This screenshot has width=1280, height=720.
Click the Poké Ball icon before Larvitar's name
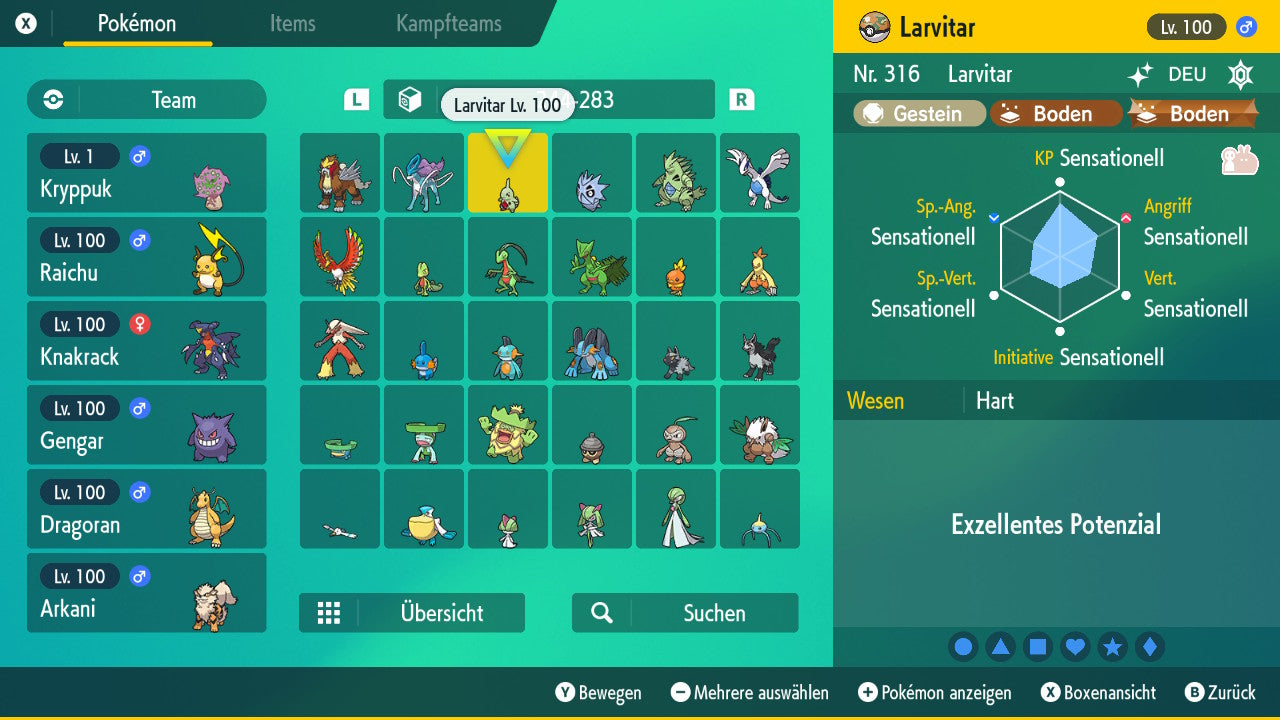pyautogui.click(x=875, y=27)
